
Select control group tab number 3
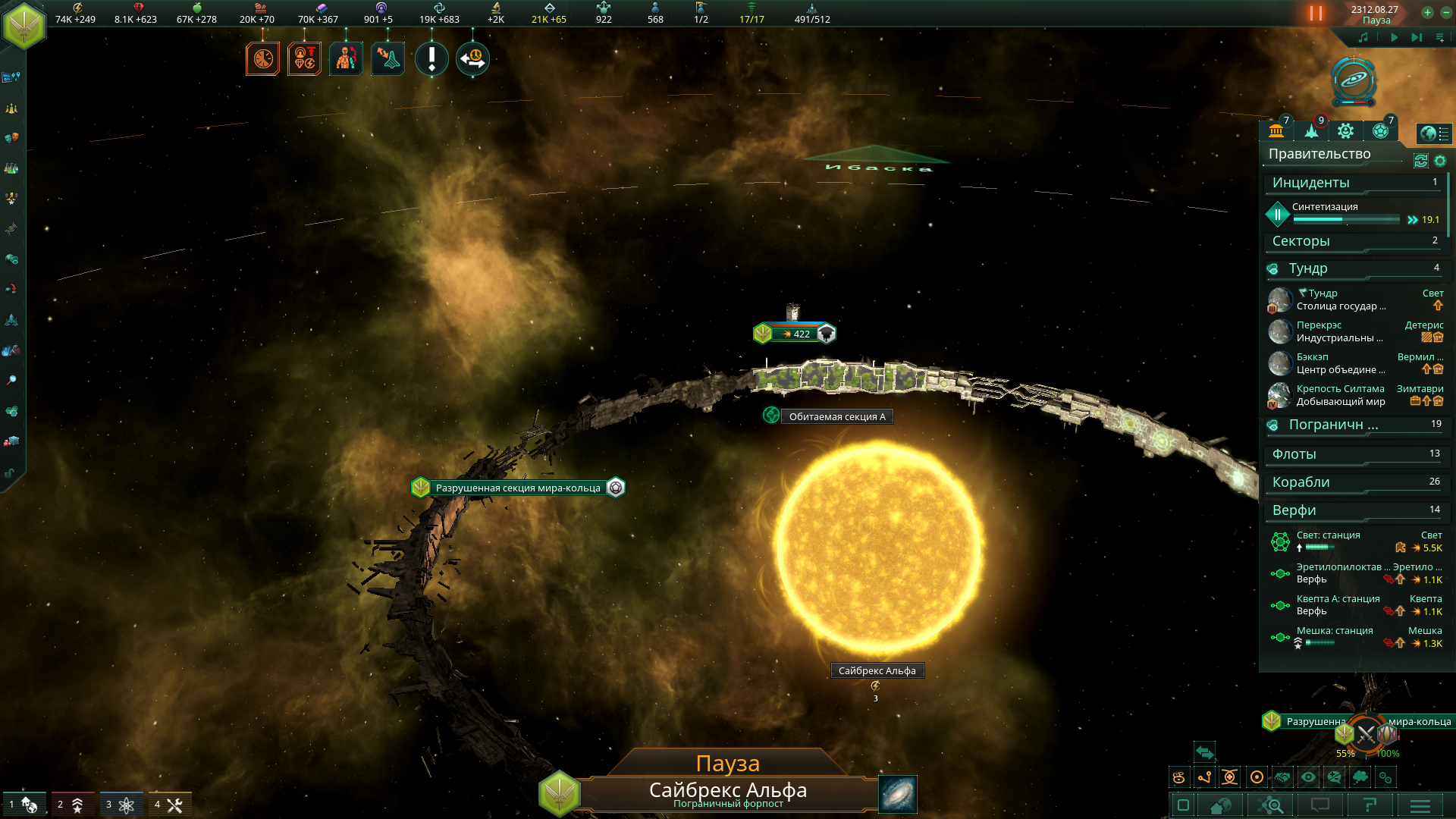click(121, 805)
